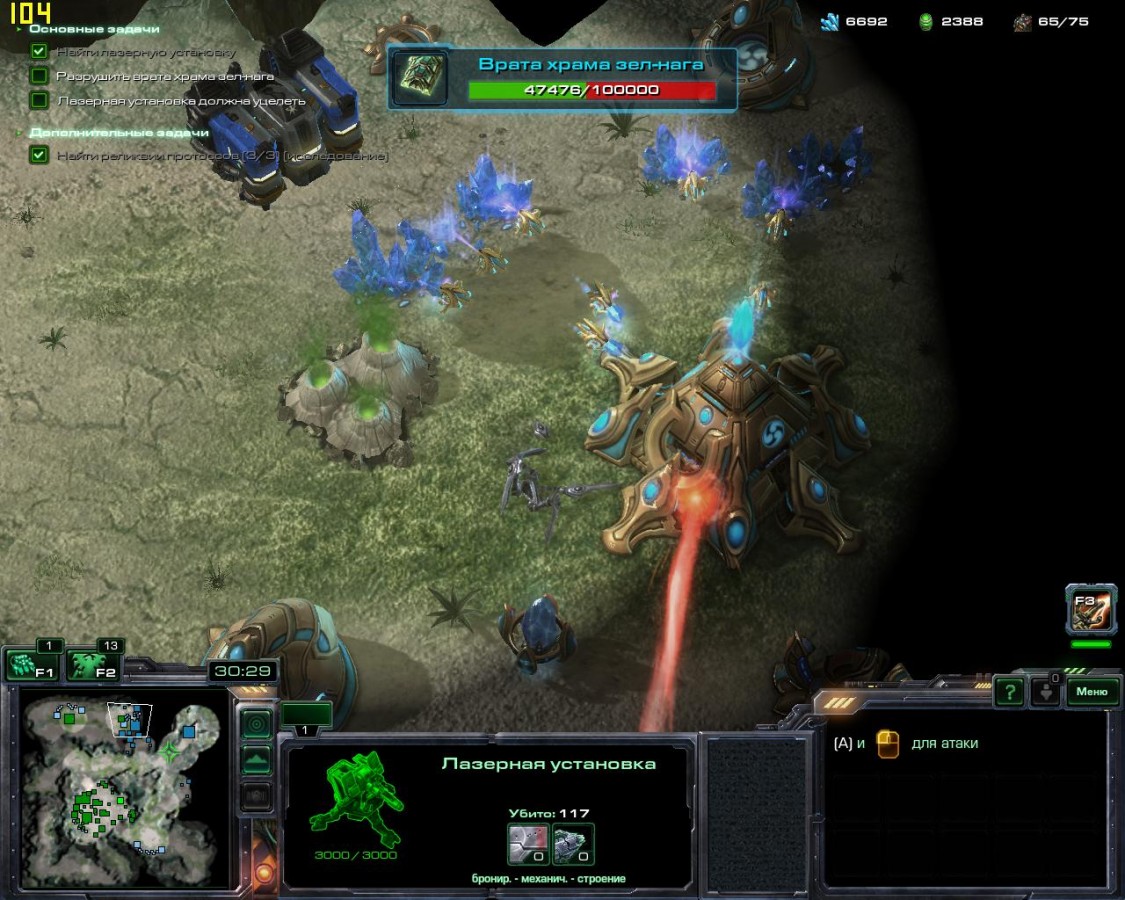Inspect the building plating upgrade icon
1125x900 pixels.
(574, 844)
